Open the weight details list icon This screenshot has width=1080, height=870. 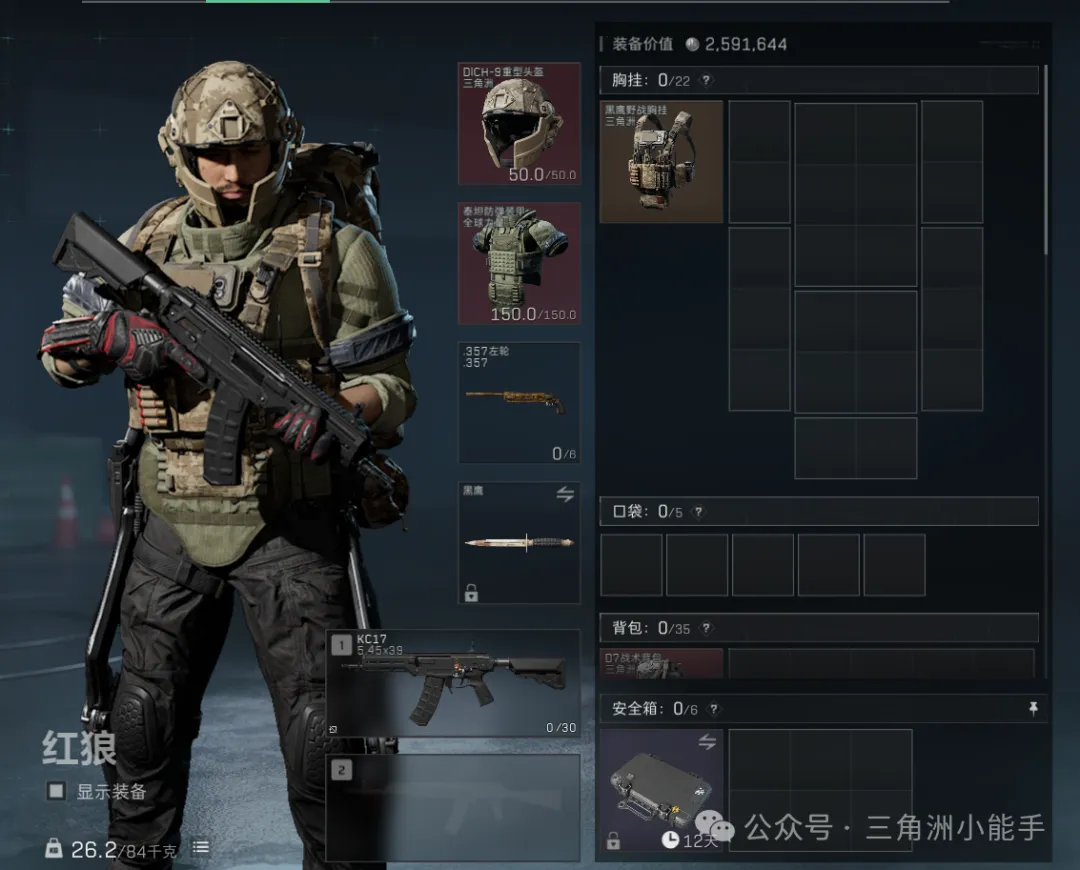[201, 848]
